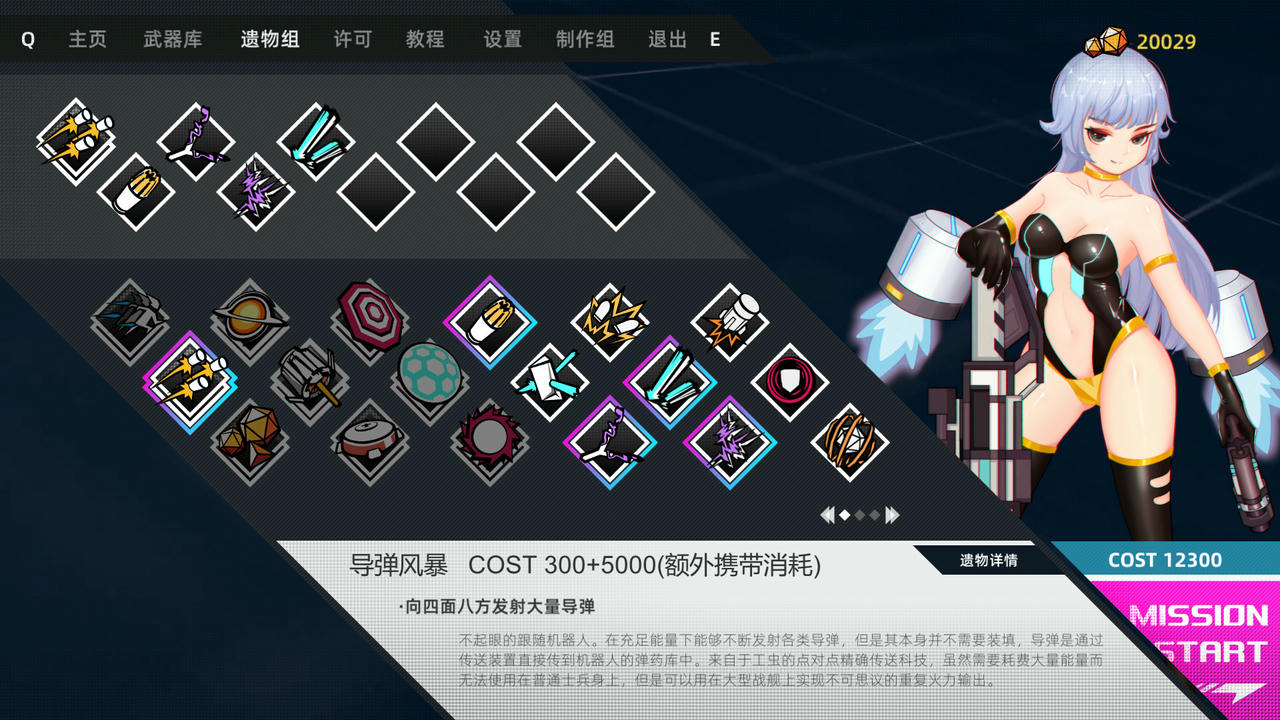Open the 主页 home tab
Viewport: 1280px width, 720px height.
click(x=87, y=40)
